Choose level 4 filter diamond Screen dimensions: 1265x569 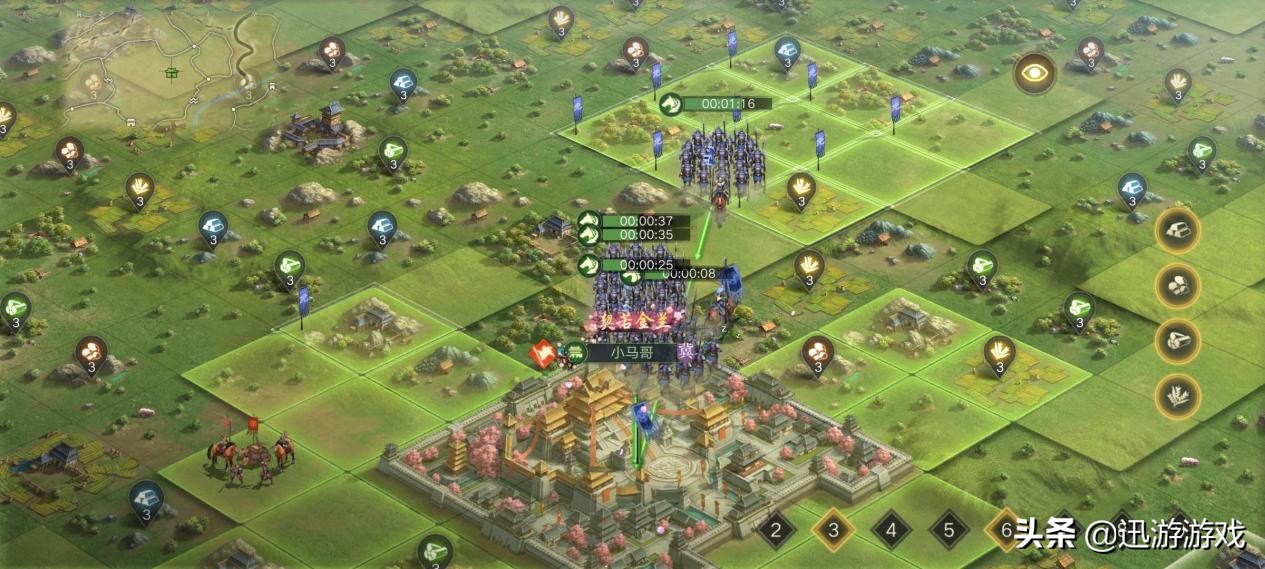coord(890,530)
